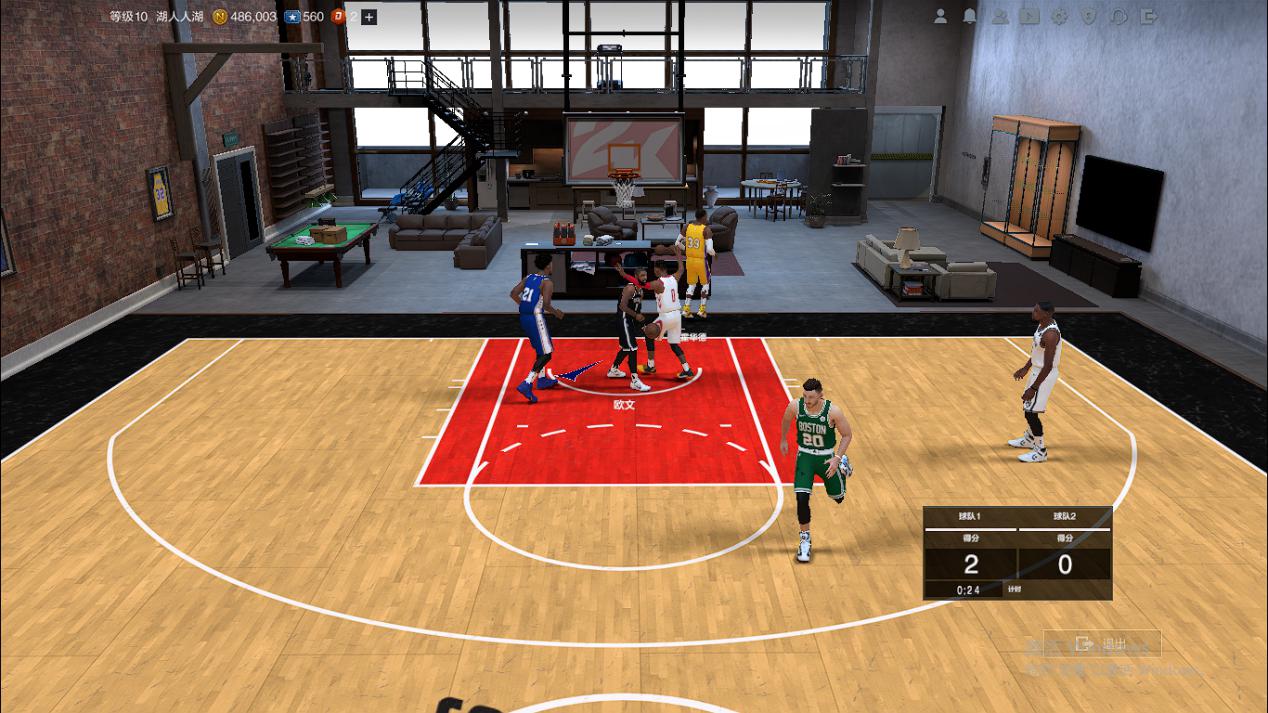Select the shield icon in top bar

pos(1089,16)
